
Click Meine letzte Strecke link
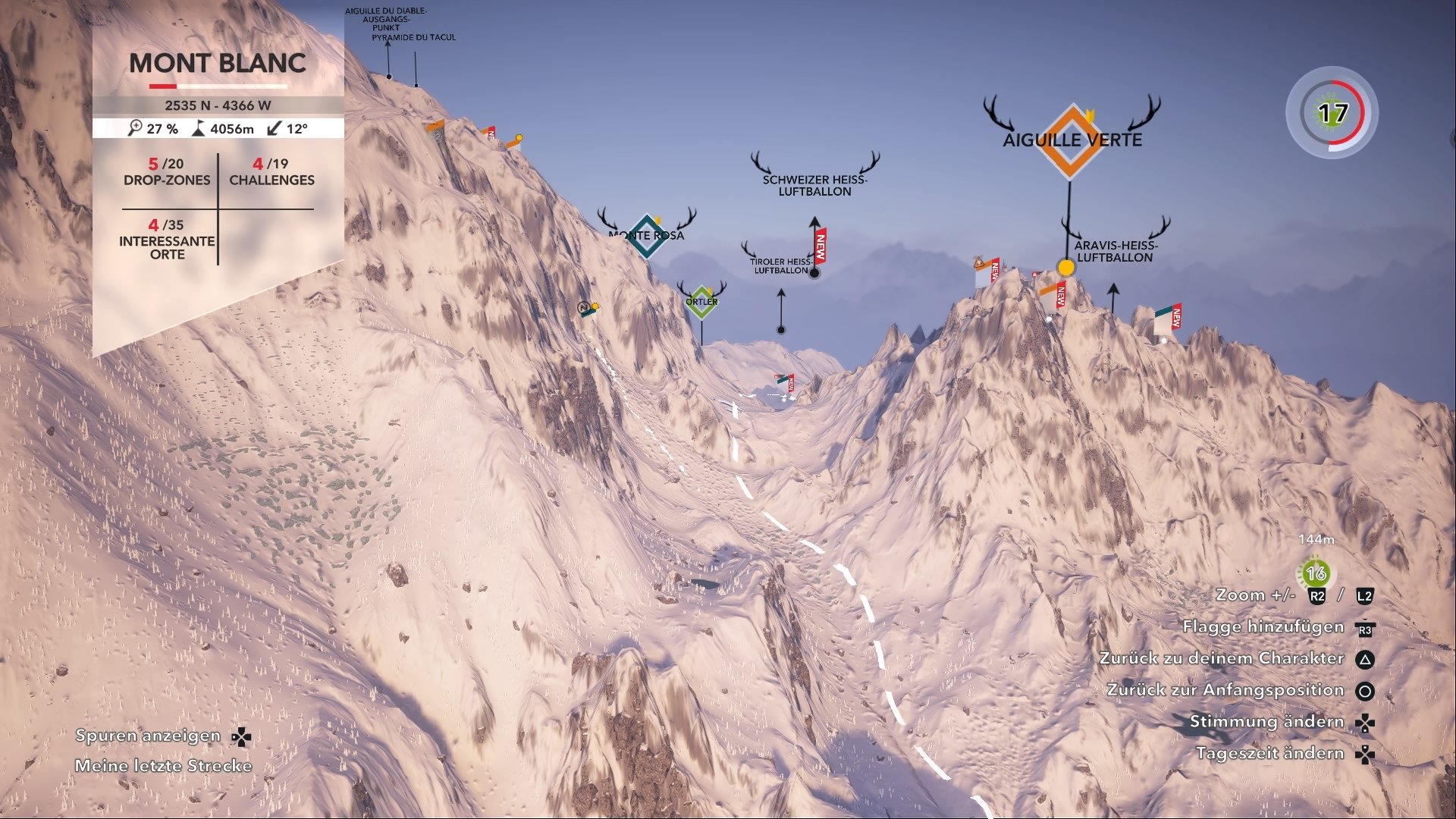(164, 765)
